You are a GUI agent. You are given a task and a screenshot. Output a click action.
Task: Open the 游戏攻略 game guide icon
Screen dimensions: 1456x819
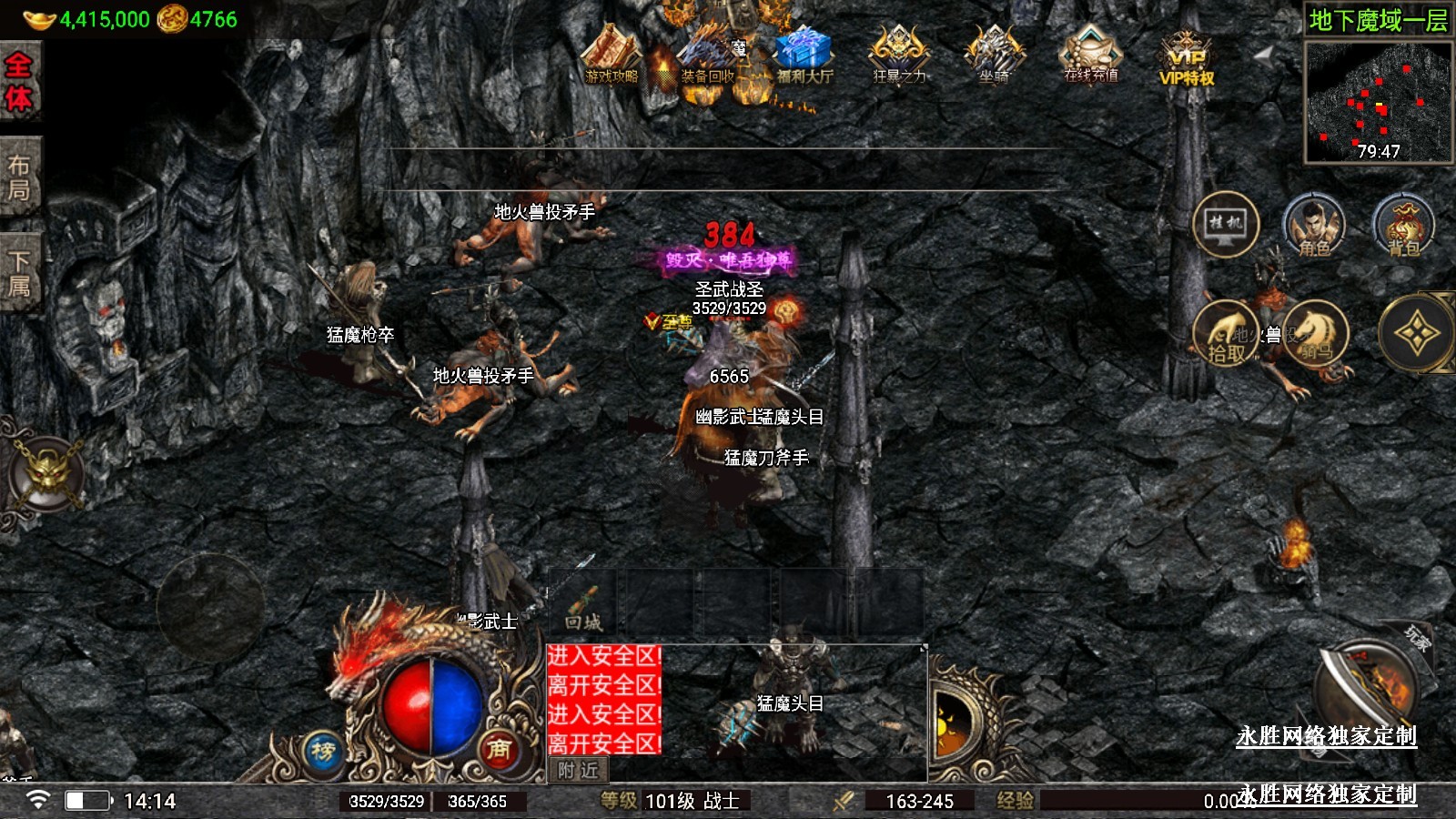(612, 56)
